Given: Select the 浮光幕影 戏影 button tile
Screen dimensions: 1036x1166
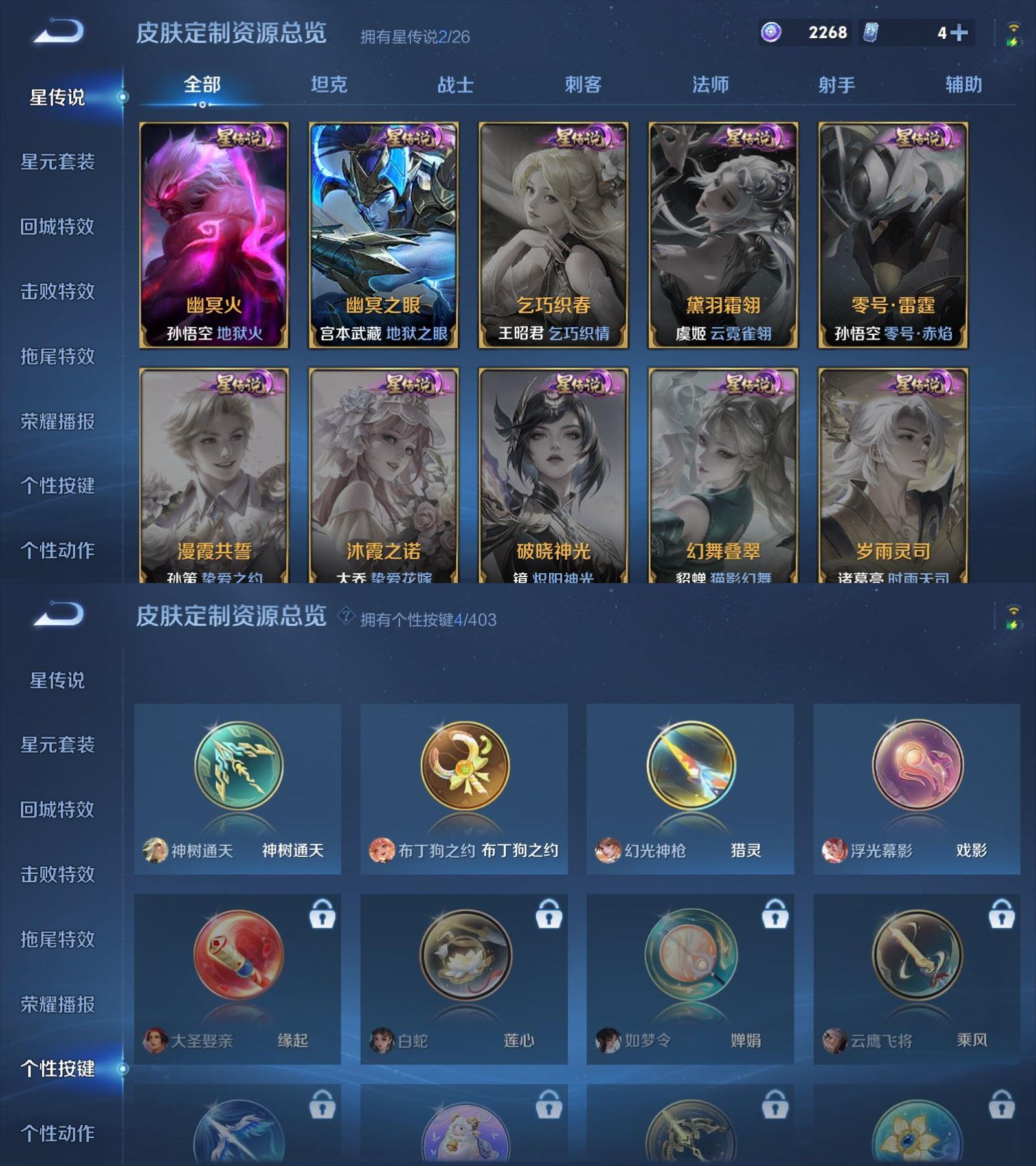Looking at the screenshot, I should coord(917,788).
